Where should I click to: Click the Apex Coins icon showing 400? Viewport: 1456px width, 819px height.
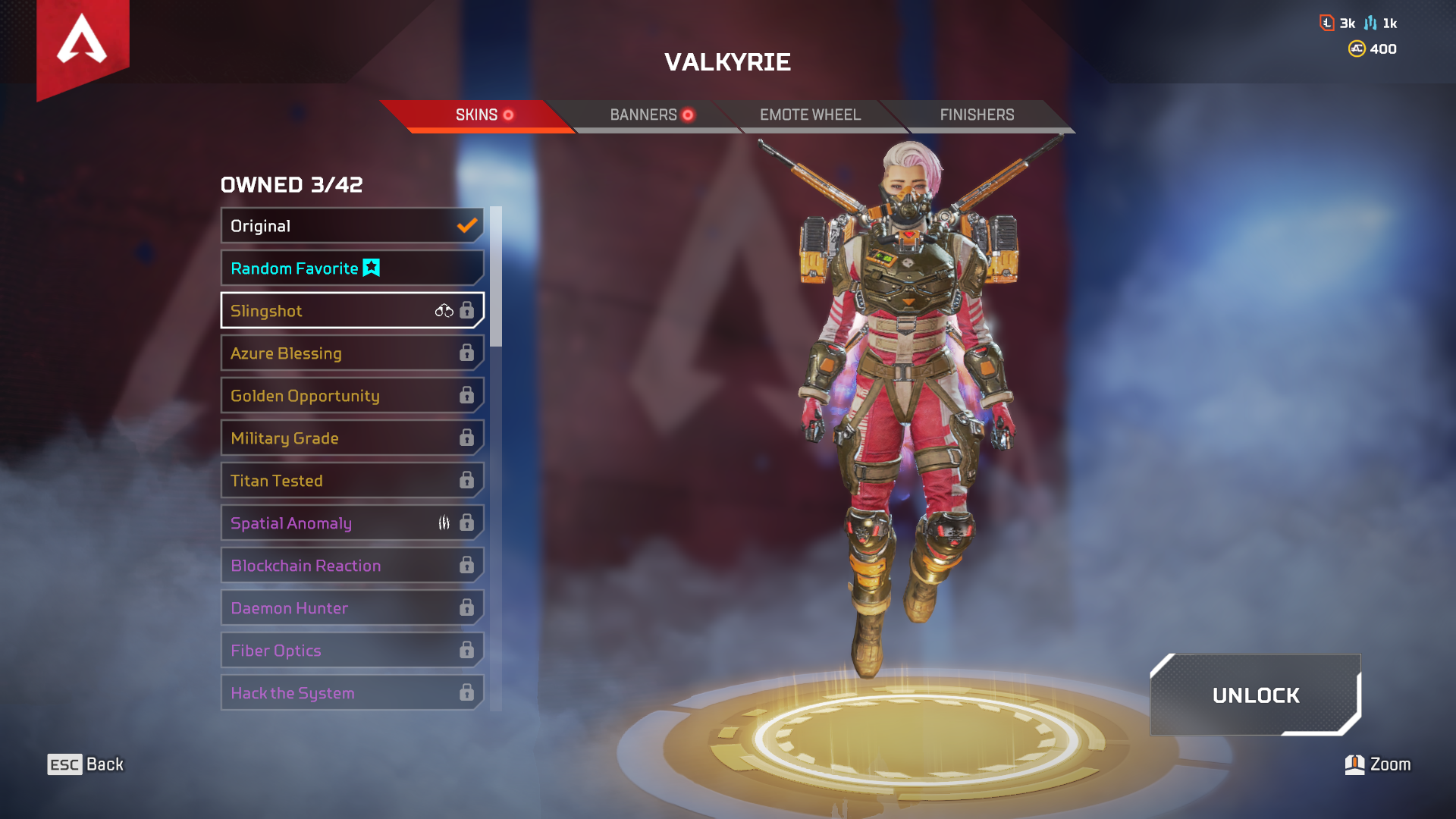1357,49
